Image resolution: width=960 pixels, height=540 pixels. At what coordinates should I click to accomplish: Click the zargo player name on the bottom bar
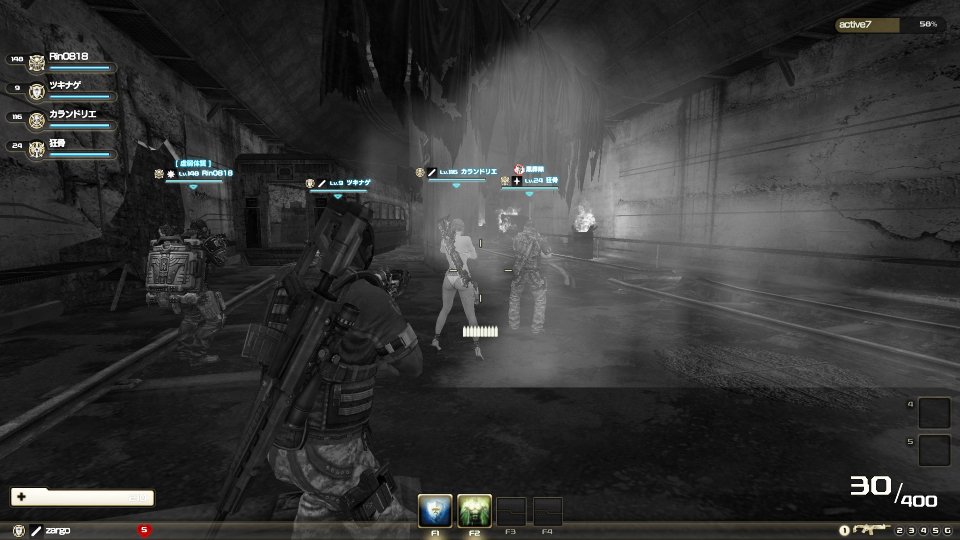point(57,529)
